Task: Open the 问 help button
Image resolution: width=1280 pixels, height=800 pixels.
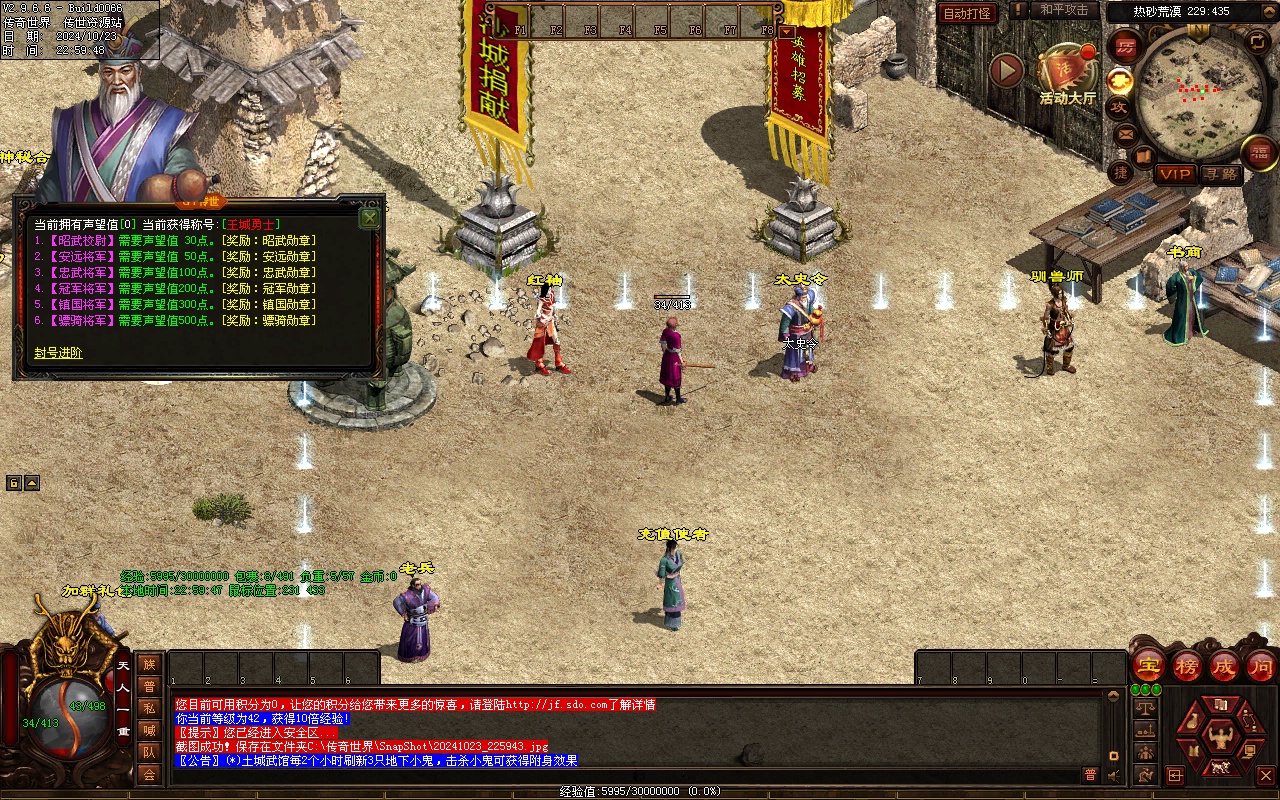Action: click(x=1261, y=665)
